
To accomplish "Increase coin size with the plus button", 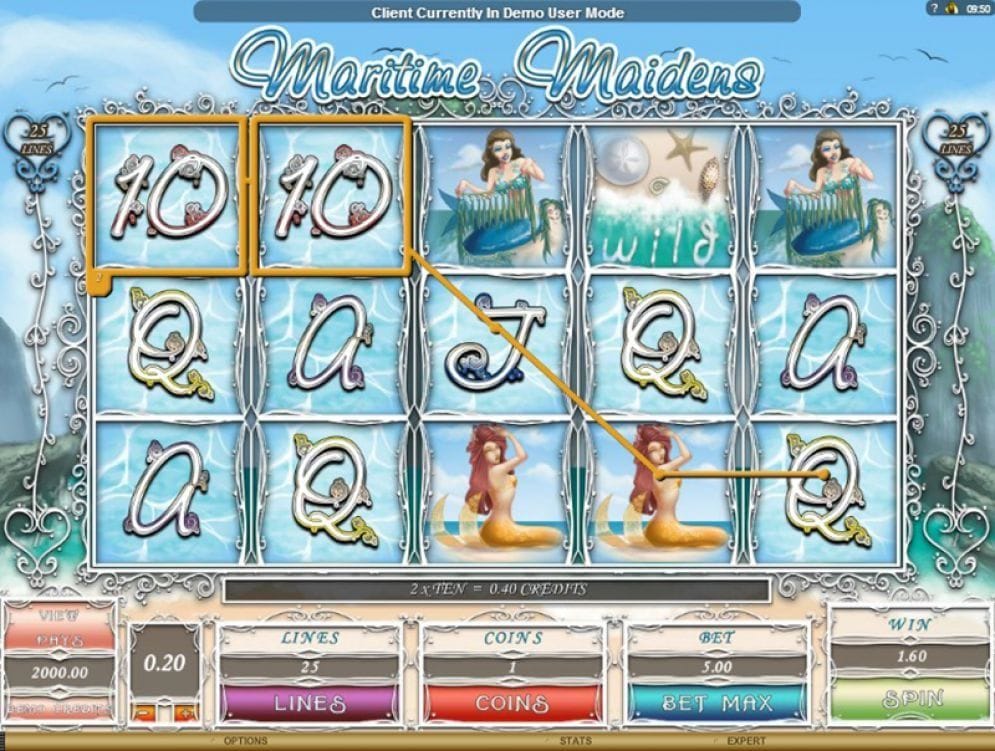I will click(182, 712).
